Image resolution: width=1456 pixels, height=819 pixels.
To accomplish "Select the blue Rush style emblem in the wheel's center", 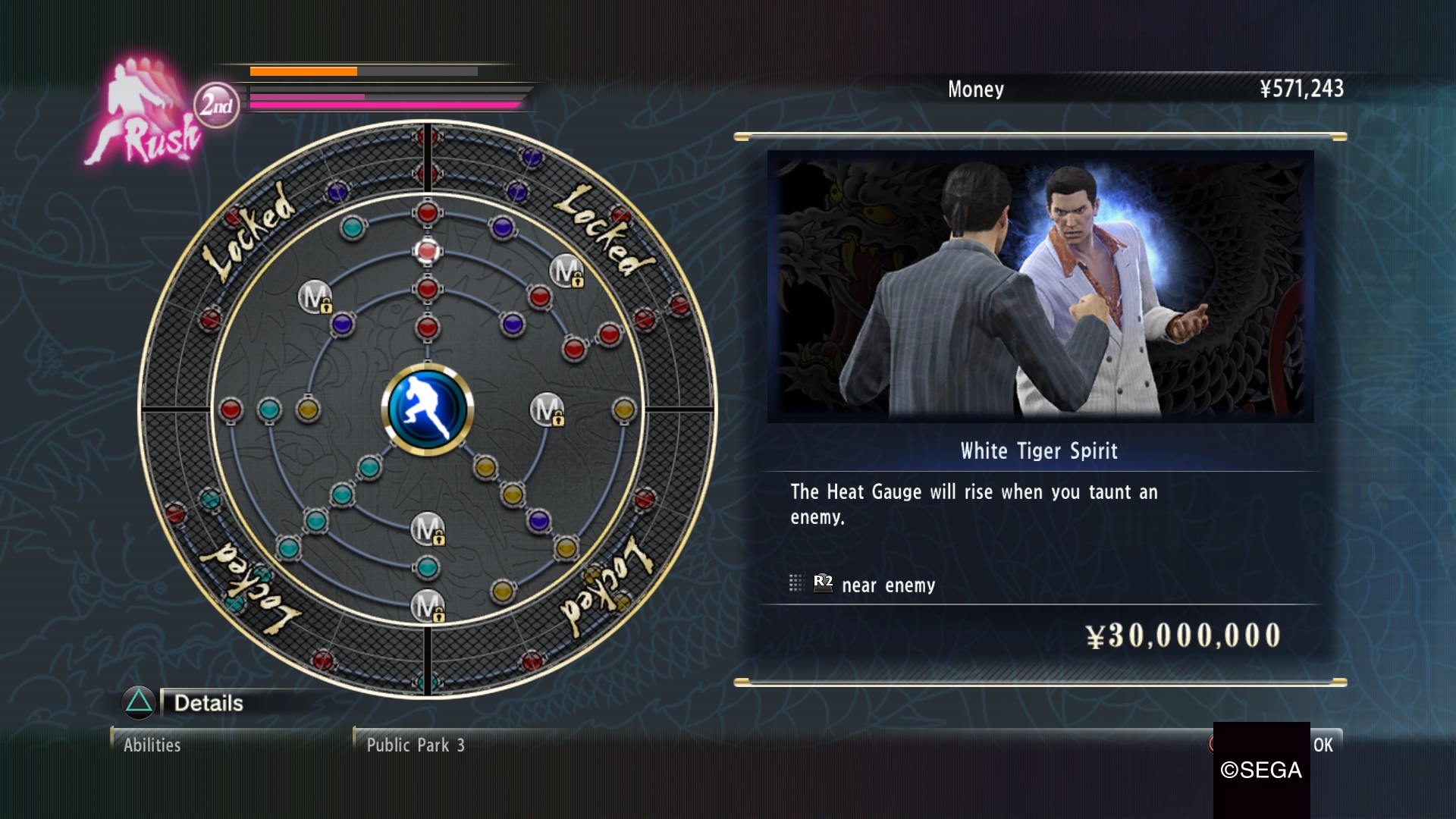I will (427, 409).
